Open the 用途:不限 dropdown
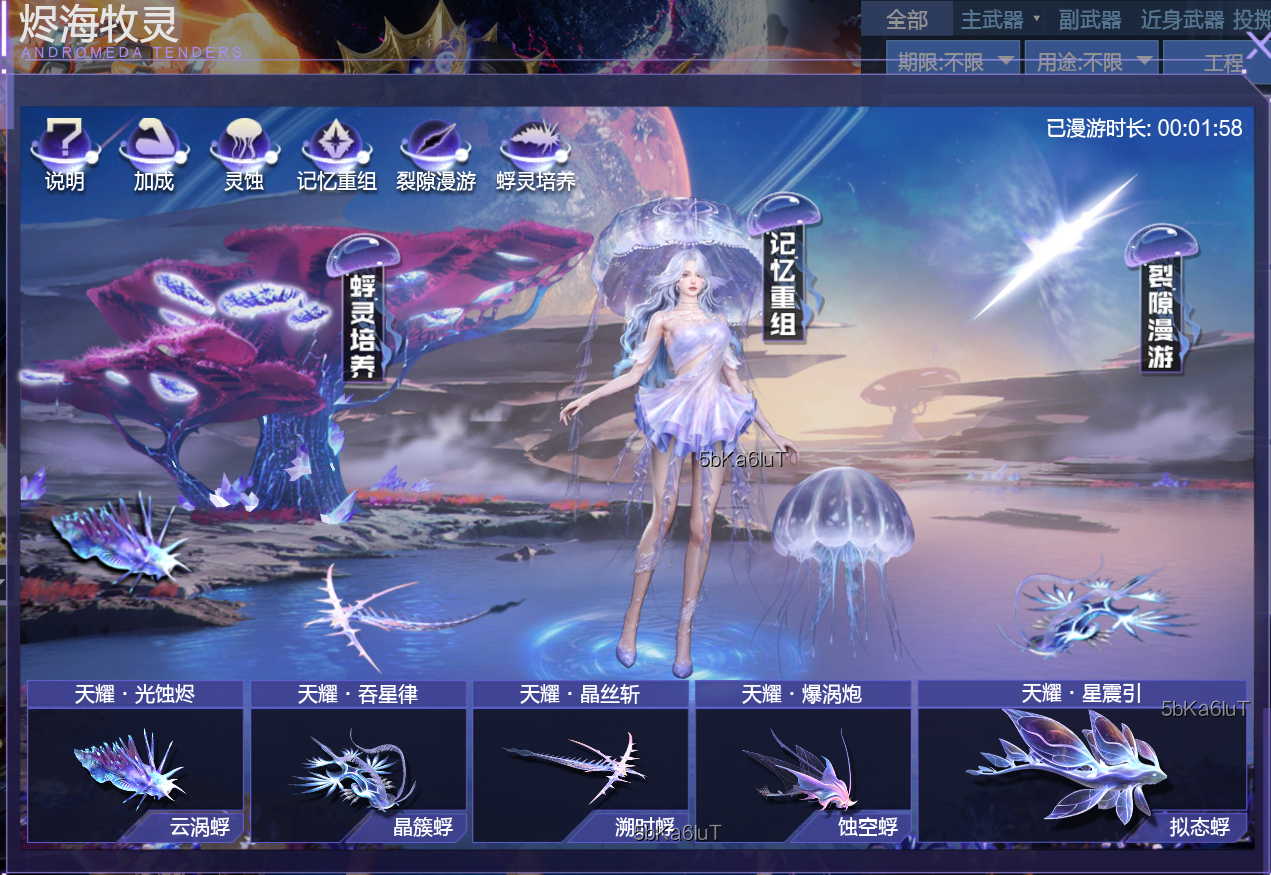Viewport: 1271px width, 875px height. pyautogui.click(x=1092, y=62)
